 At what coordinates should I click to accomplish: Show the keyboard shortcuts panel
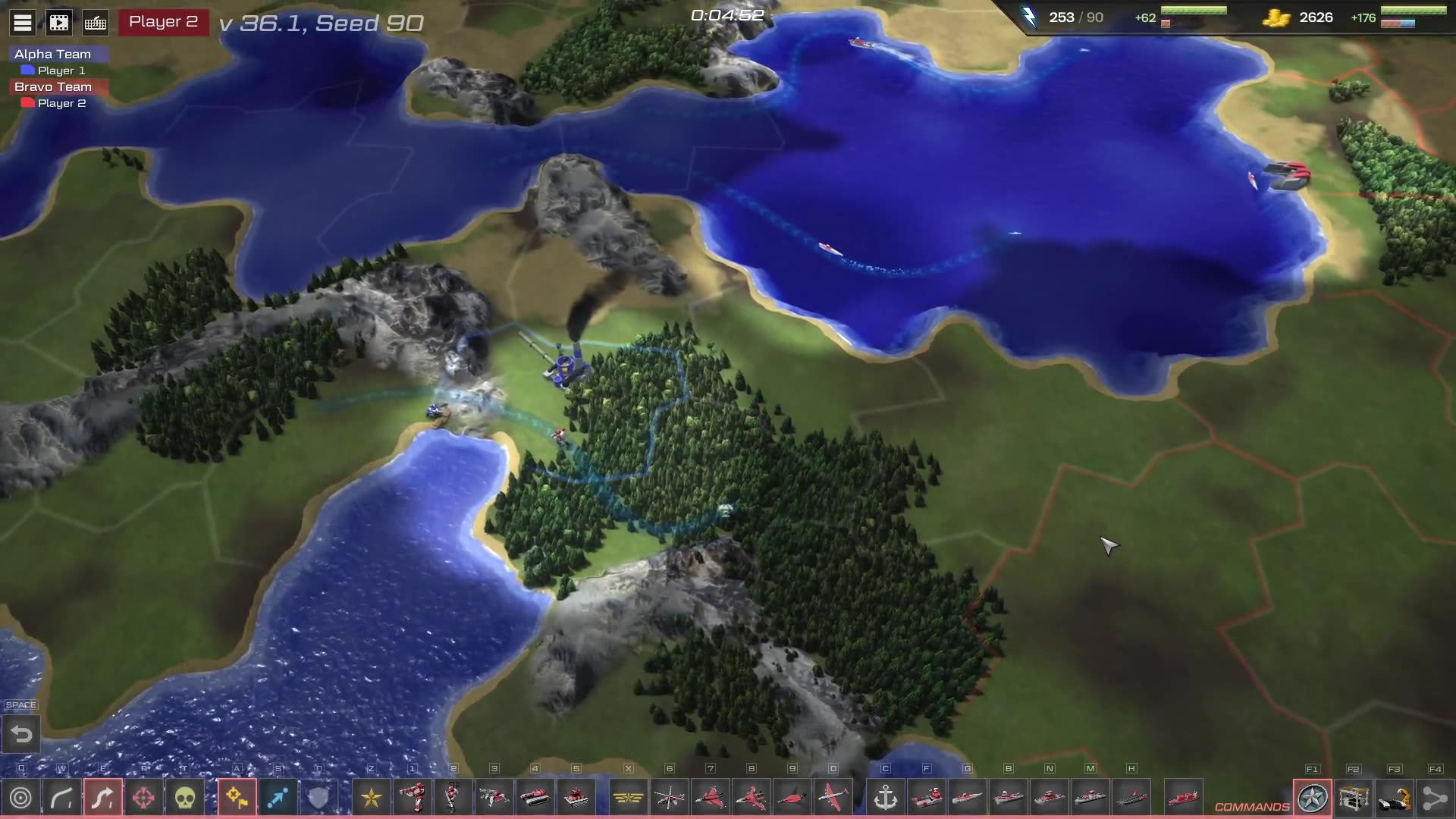96,23
